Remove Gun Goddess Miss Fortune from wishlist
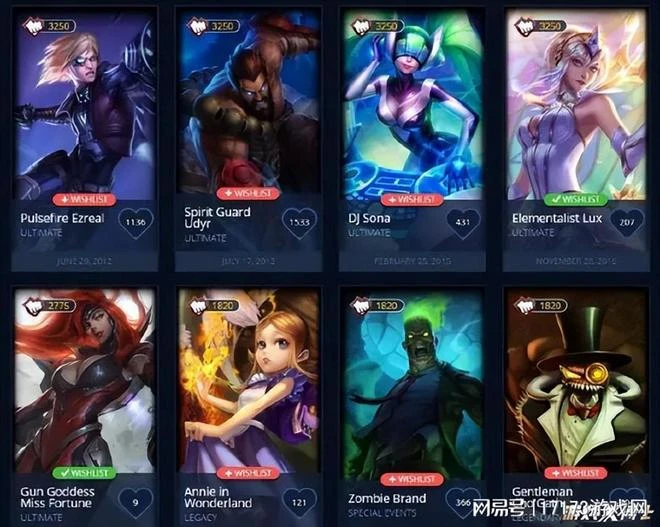 click(85, 471)
